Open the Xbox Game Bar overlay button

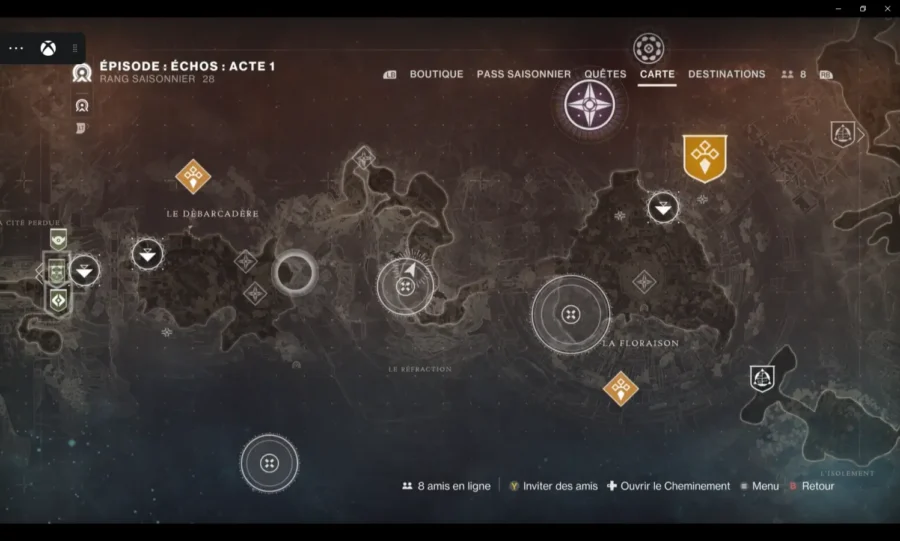point(48,48)
